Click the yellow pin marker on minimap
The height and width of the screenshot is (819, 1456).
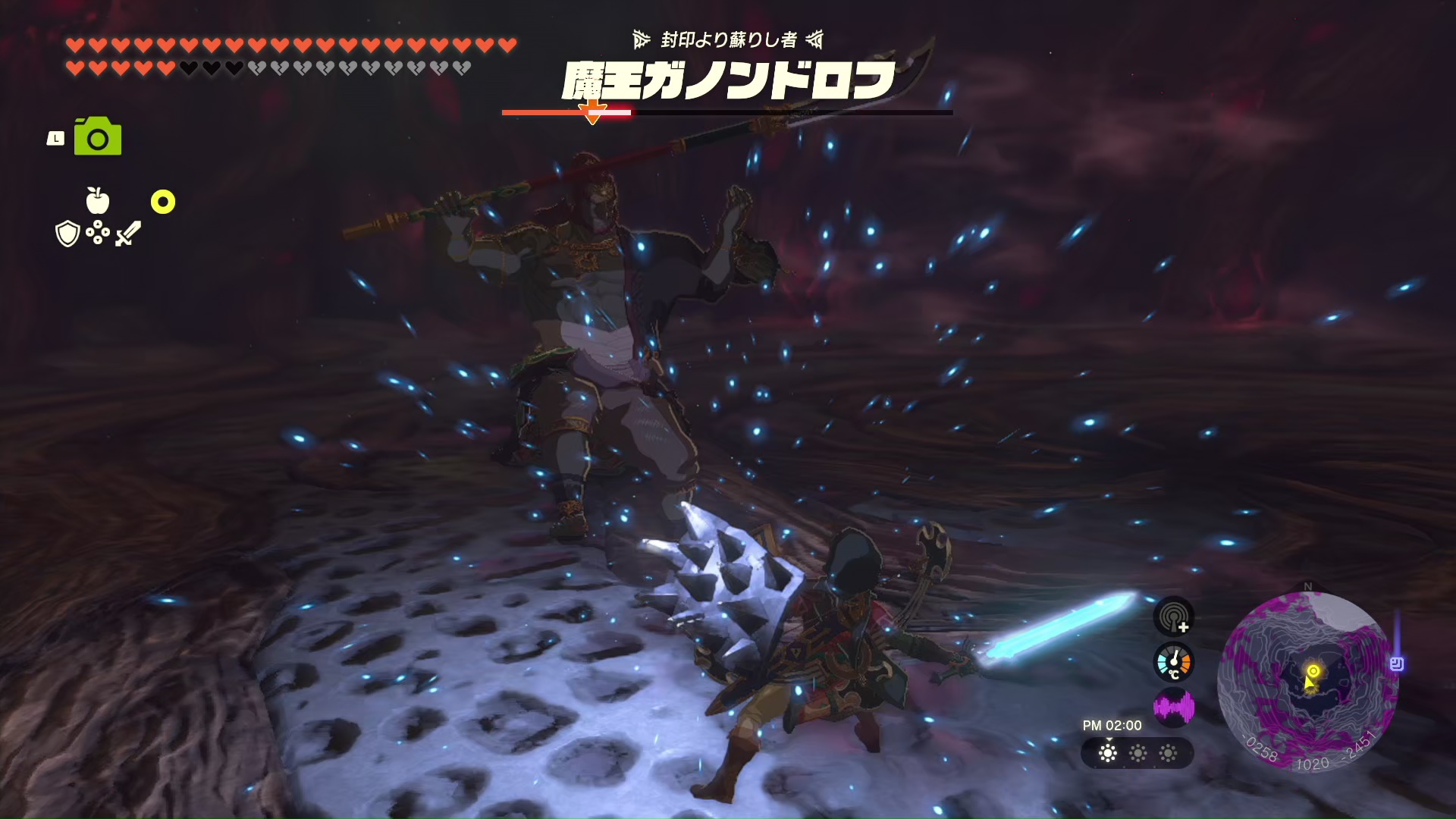1313,671
